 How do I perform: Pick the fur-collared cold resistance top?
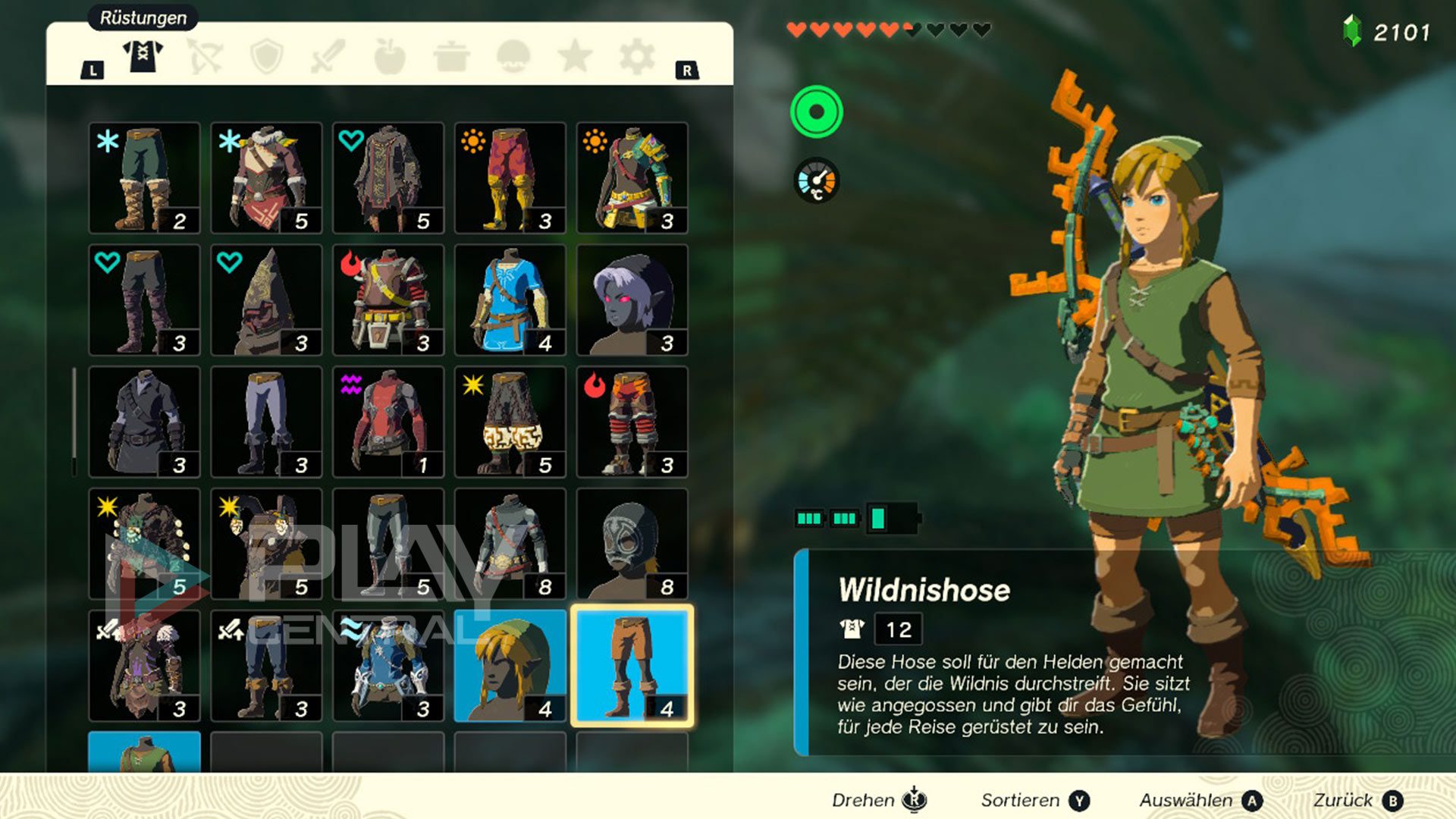point(266,178)
